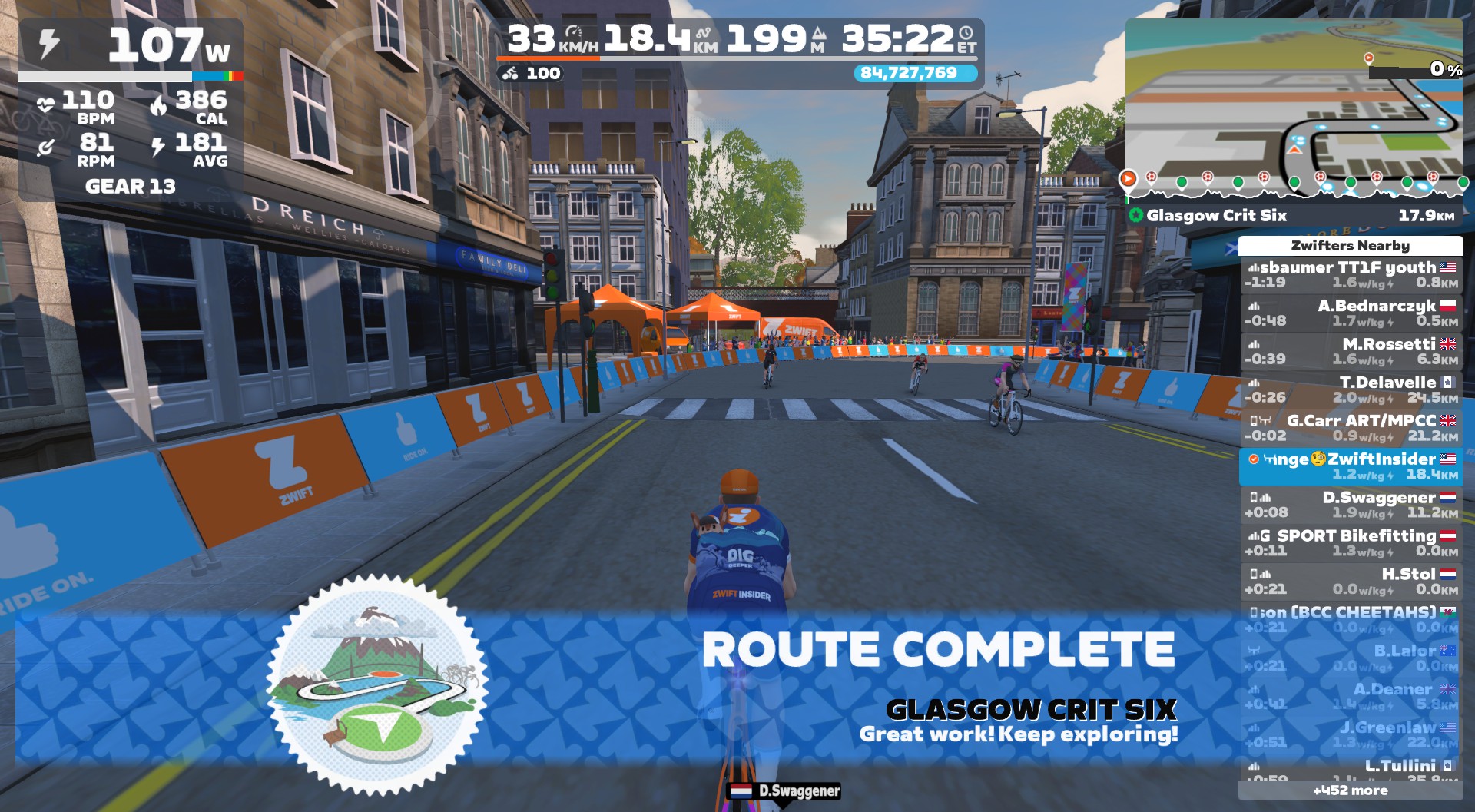Dismiss the Route Complete banner
1475x812 pixels.
click(937, 650)
